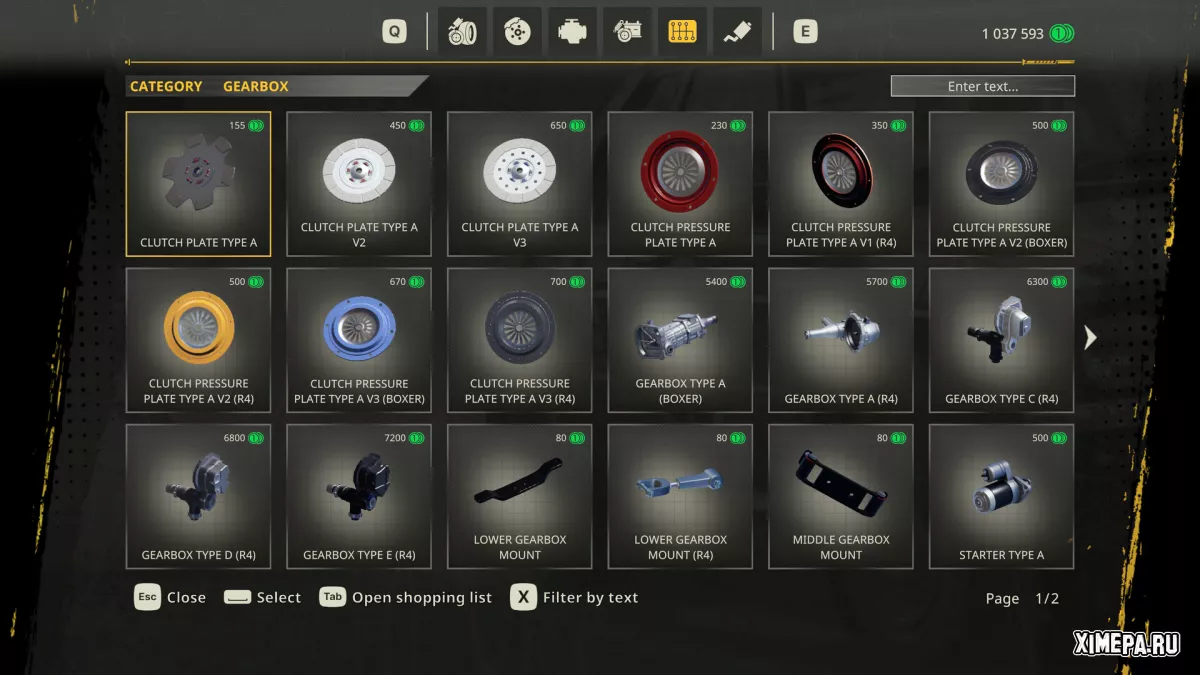The width and height of the screenshot is (1200, 675).
Task: Pick Clutch Pressure Plate Type A V2 (Boxer)
Action: [1001, 184]
